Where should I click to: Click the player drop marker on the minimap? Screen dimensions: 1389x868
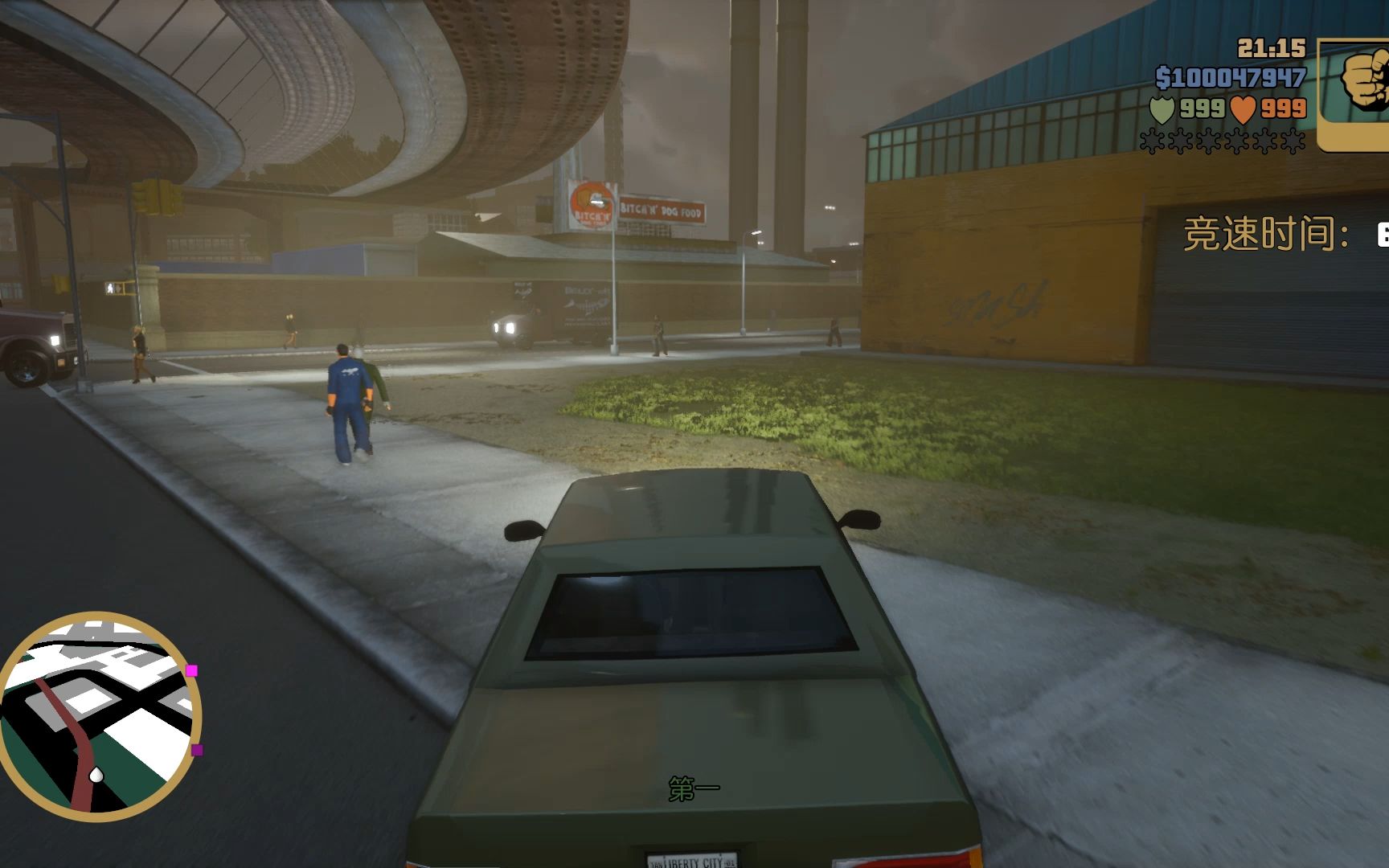tap(97, 775)
